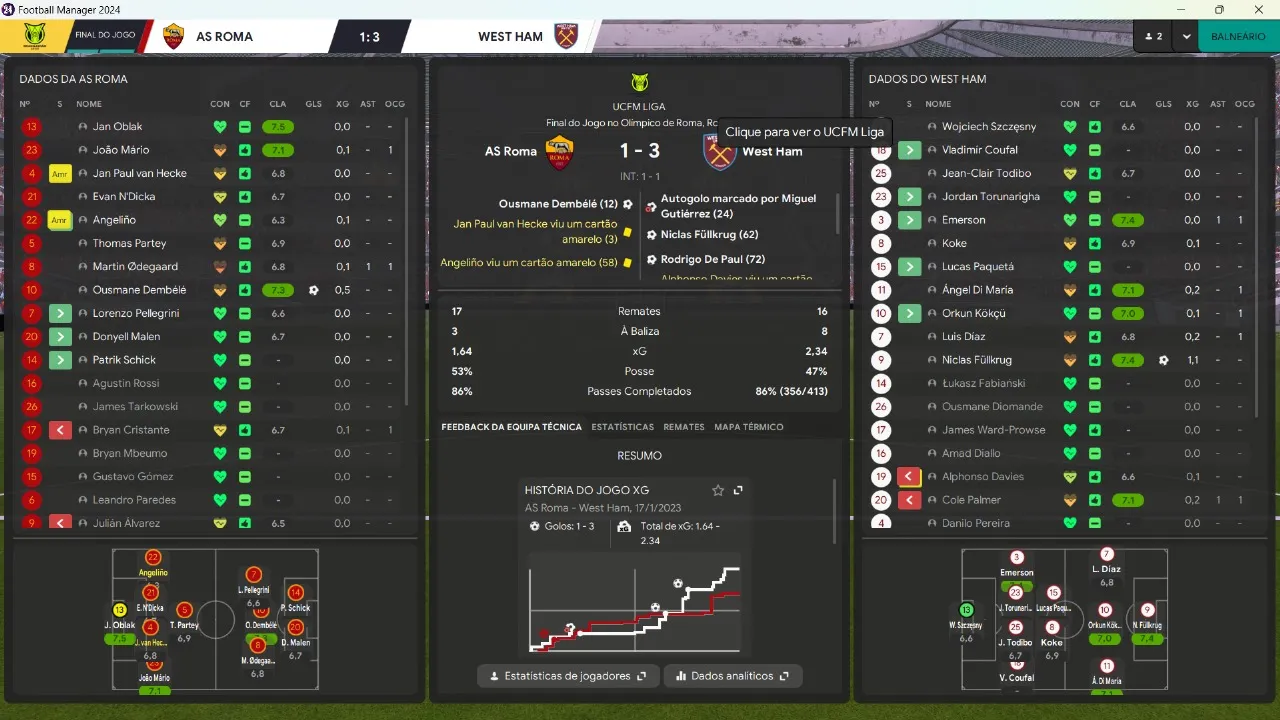1280x720 pixels.
Task: Click the AS Roma name in header
Action: click(224, 37)
